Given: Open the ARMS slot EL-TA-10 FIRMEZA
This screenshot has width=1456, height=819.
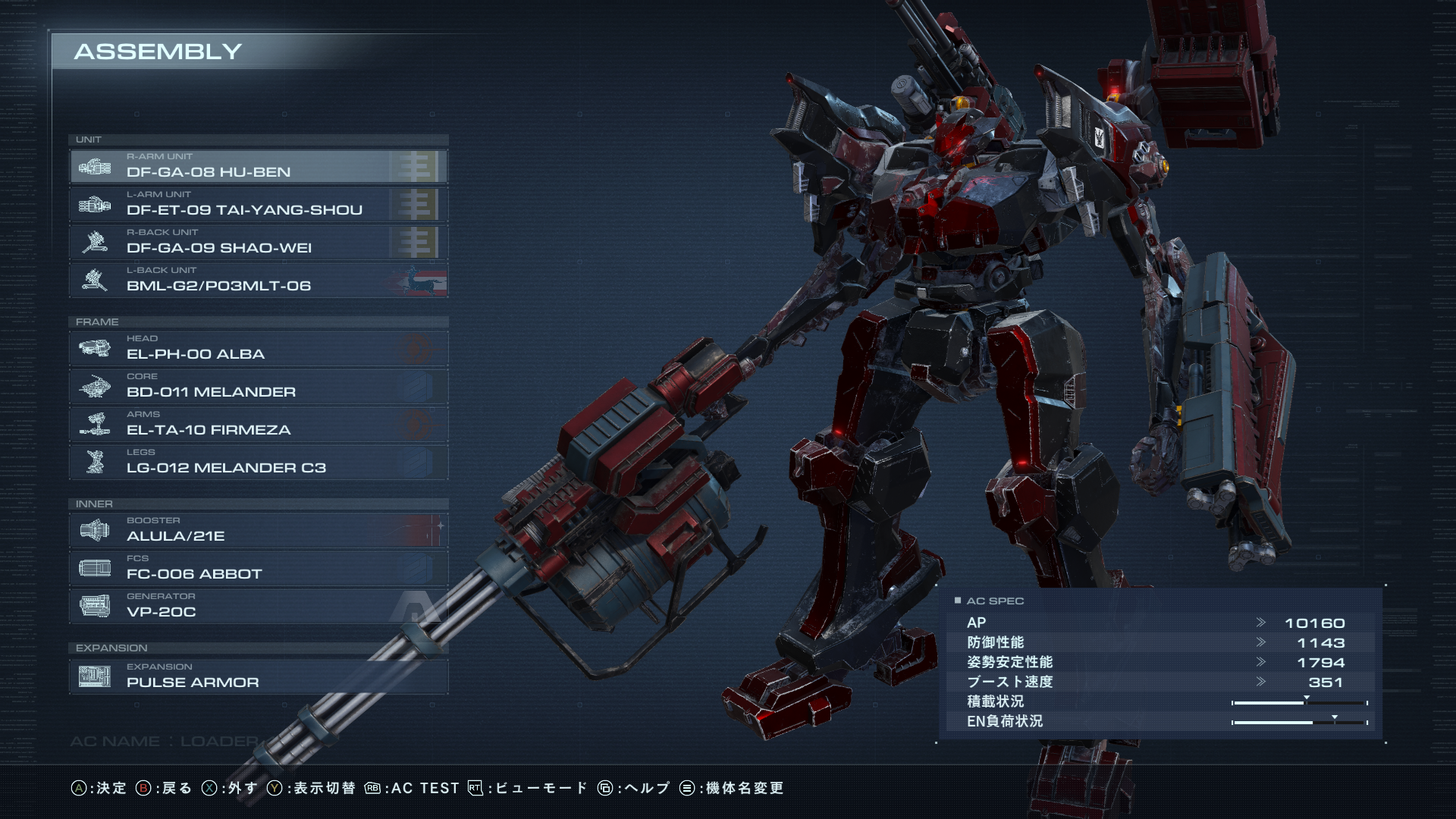Looking at the screenshot, I should pos(258,424).
